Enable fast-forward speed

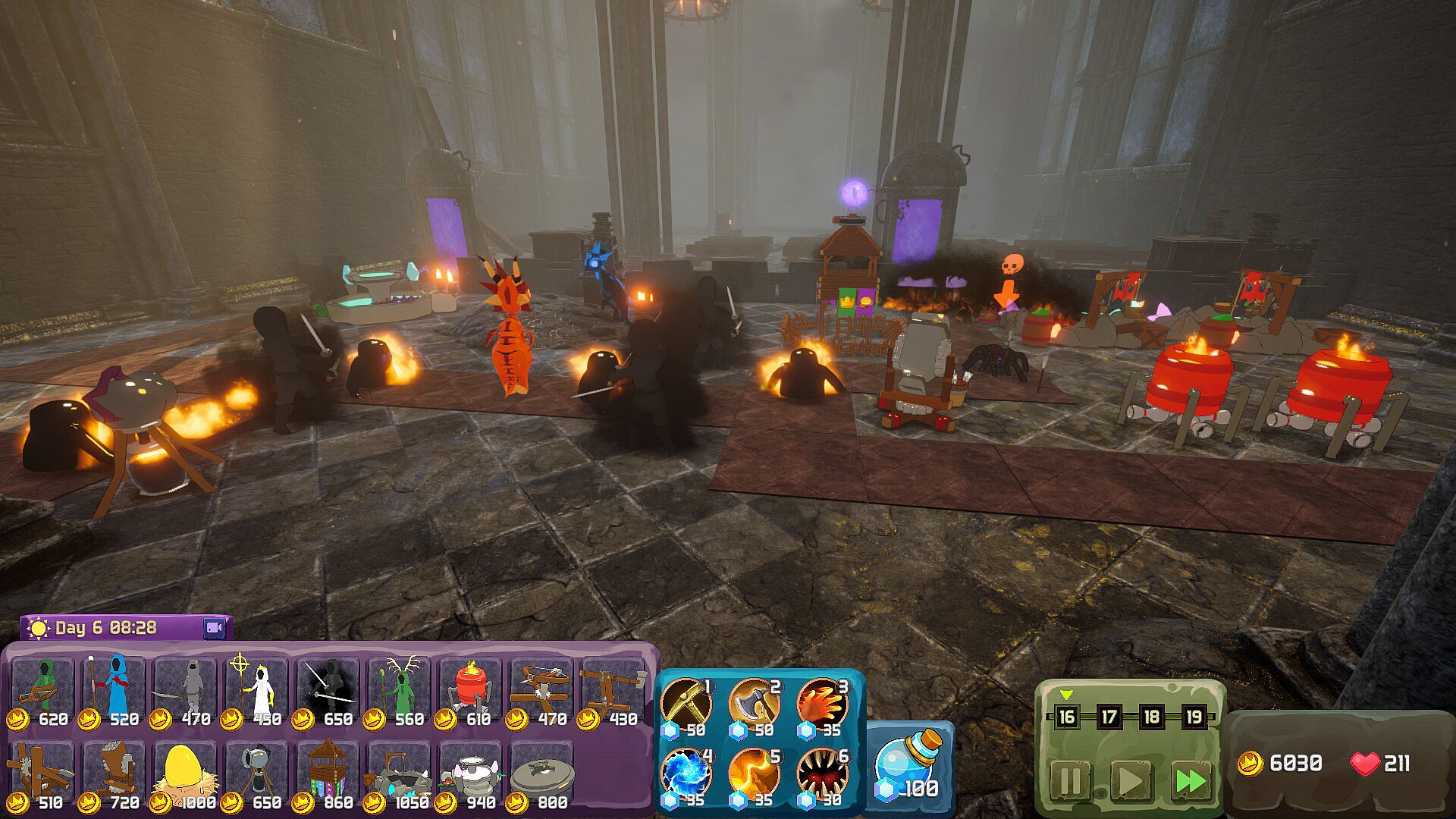tap(1189, 781)
